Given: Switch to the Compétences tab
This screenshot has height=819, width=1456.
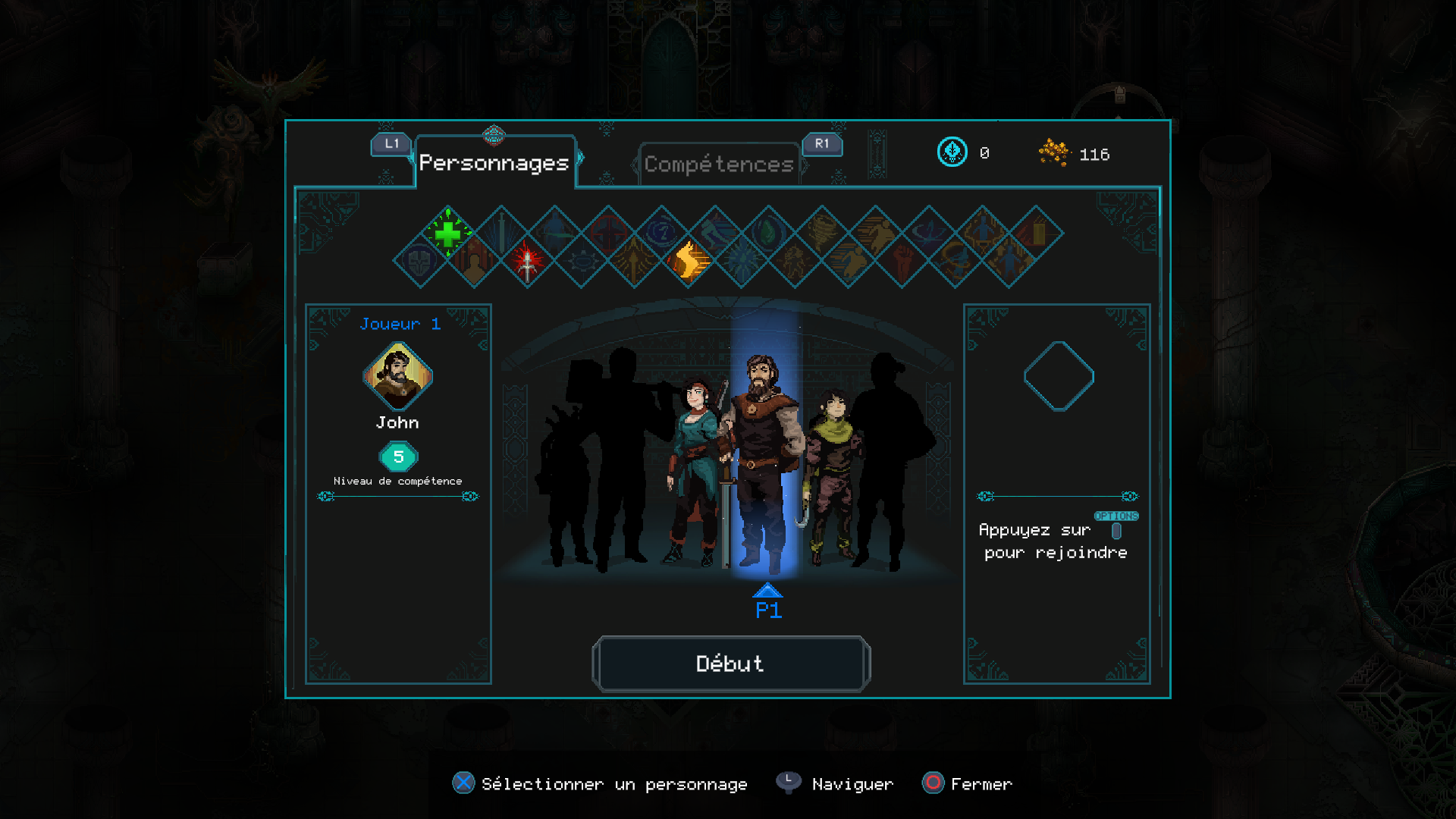Looking at the screenshot, I should 718,164.
